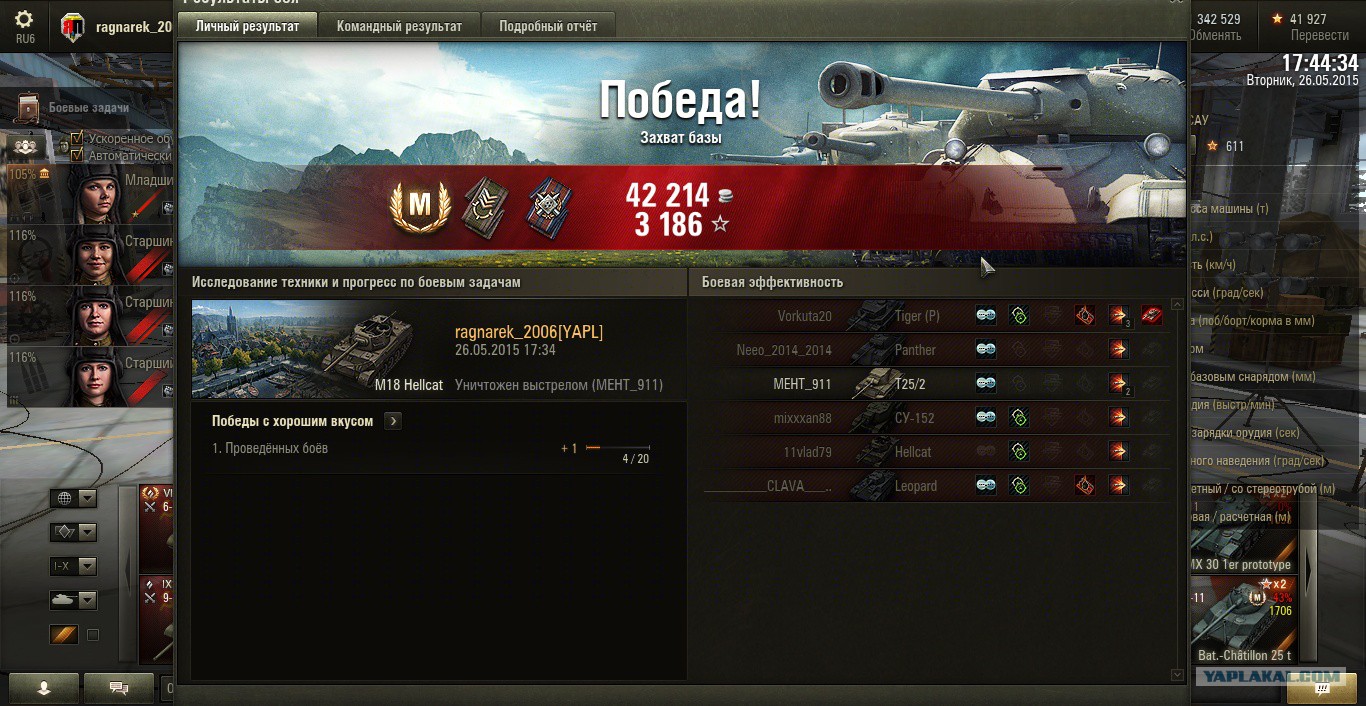This screenshot has width=1366, height=706.
Task: Open the Подробный отчёт tab
Action: 548,26
